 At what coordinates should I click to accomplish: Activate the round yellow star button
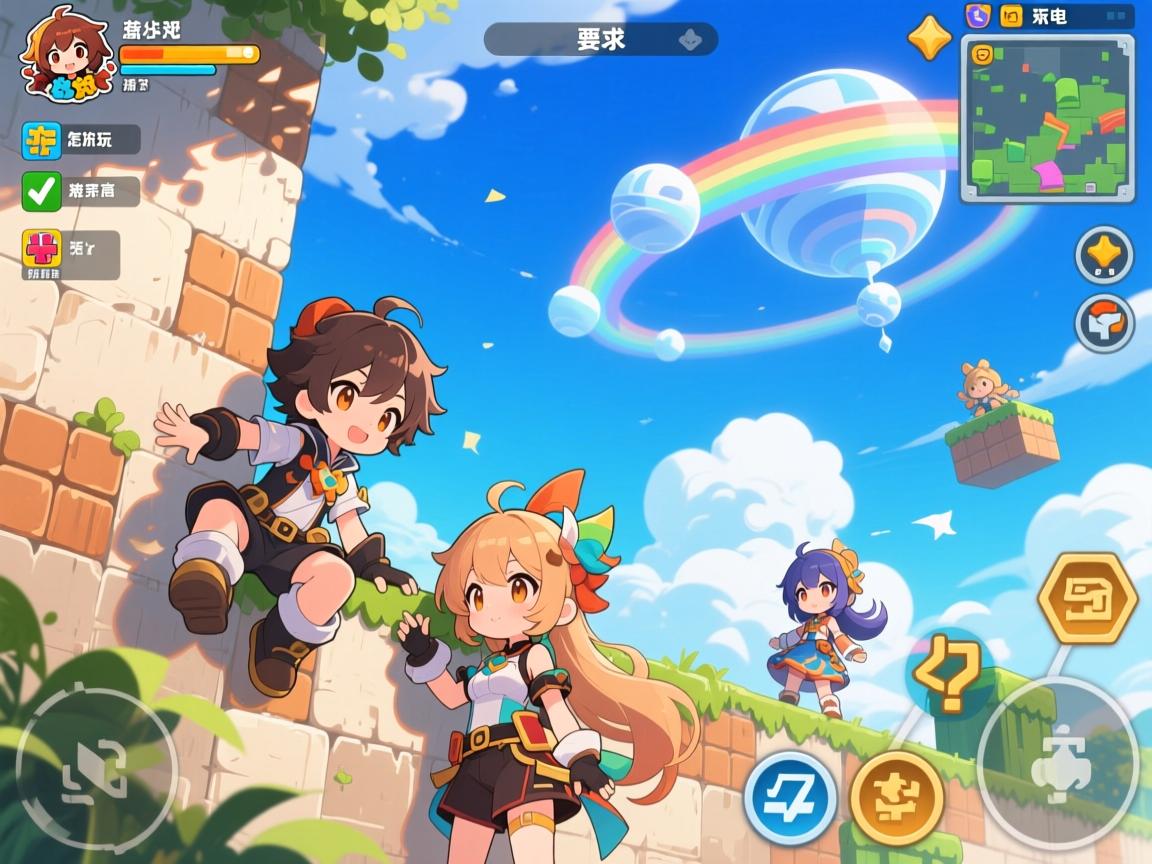click(1104, 255)
